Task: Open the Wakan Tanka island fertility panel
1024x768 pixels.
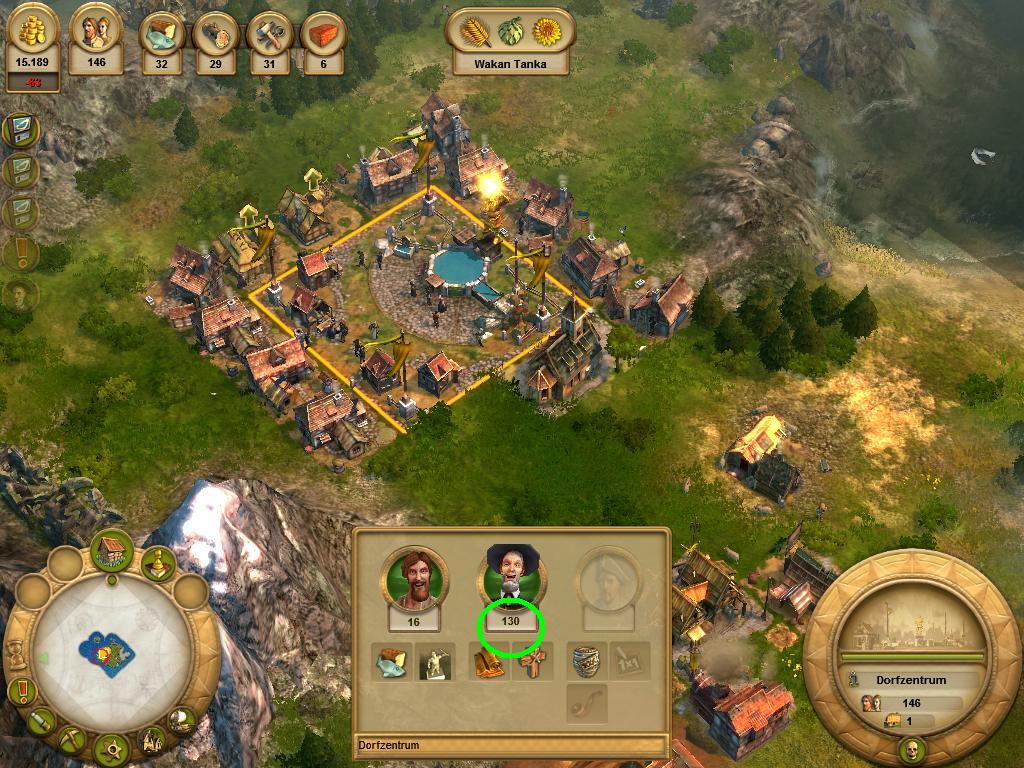Action: 509,42
